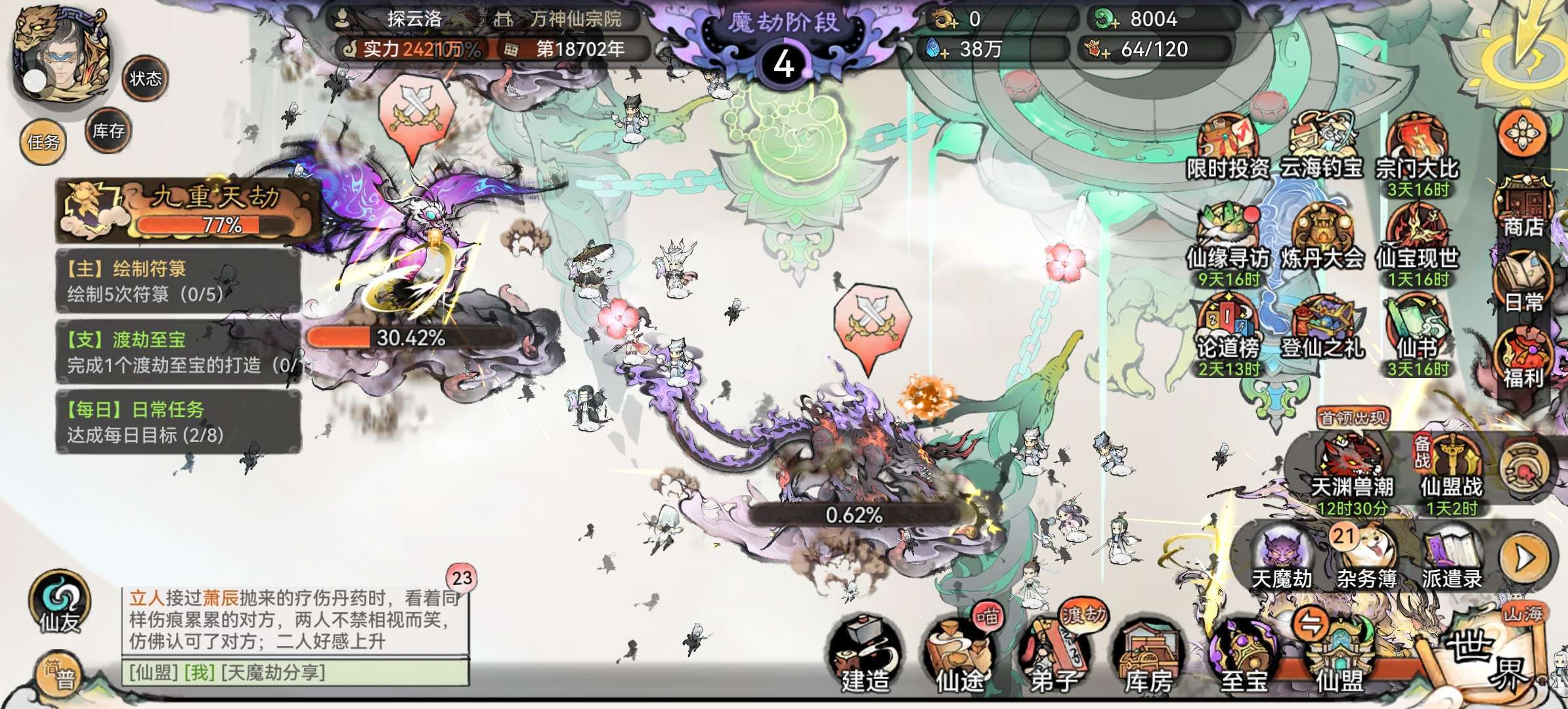
Task: Open the 日常任务 daily quest entry
Action: [x=179, y=422]
